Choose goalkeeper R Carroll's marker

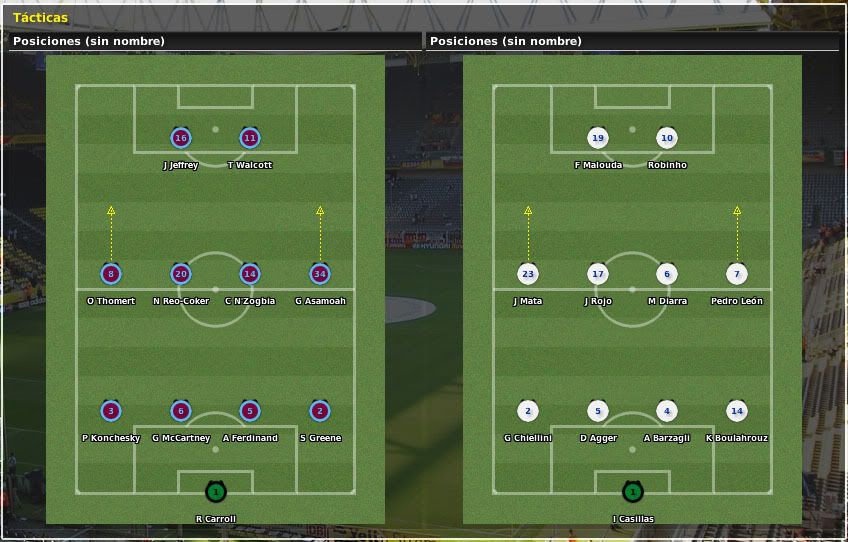pyautogui.click(x=215, y=492)
